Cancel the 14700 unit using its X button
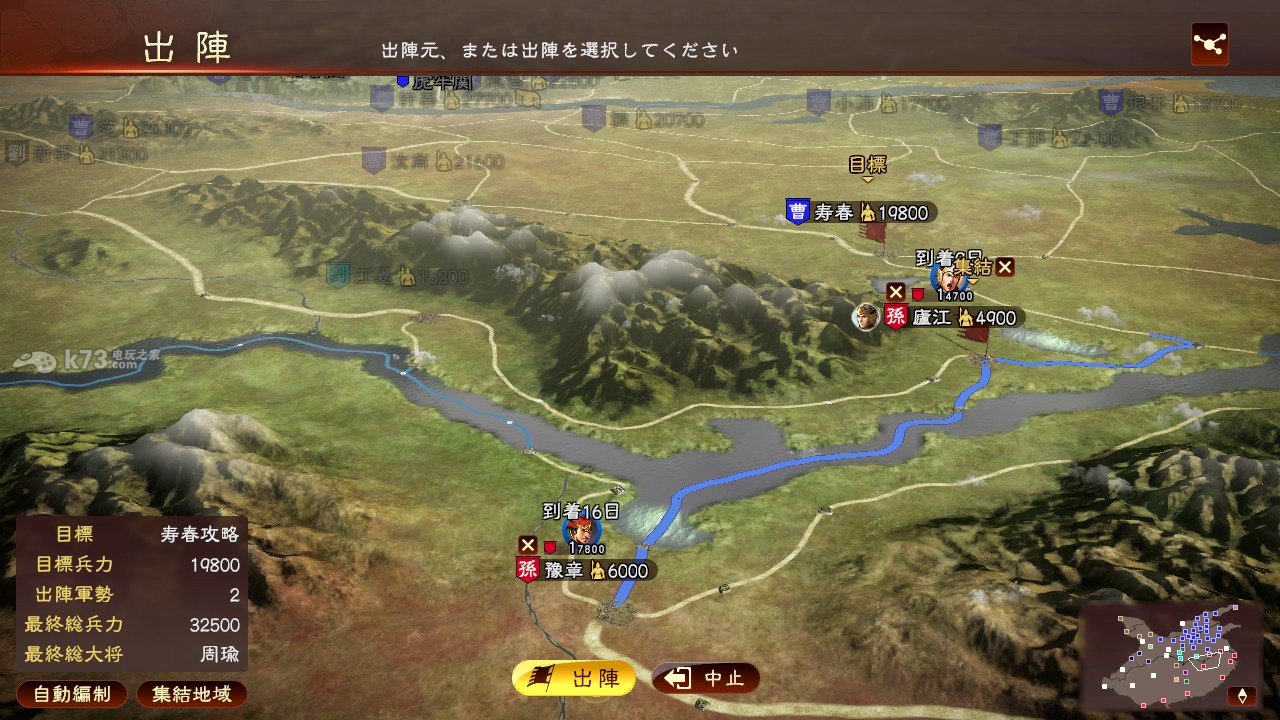This screenshot has width=1280, height=720. coord(895,293)
